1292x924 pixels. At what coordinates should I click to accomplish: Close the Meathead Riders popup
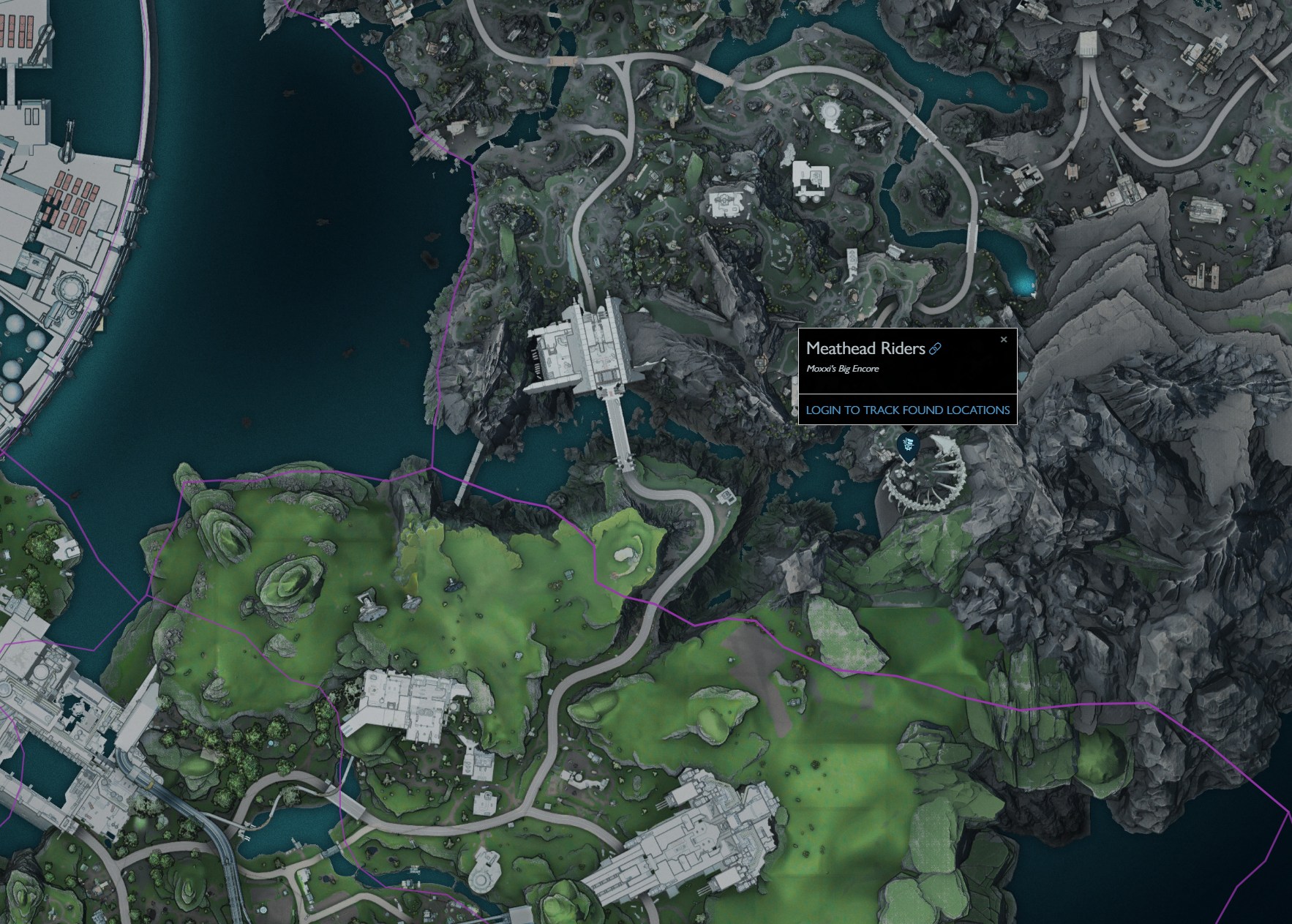pos(1004,339)
